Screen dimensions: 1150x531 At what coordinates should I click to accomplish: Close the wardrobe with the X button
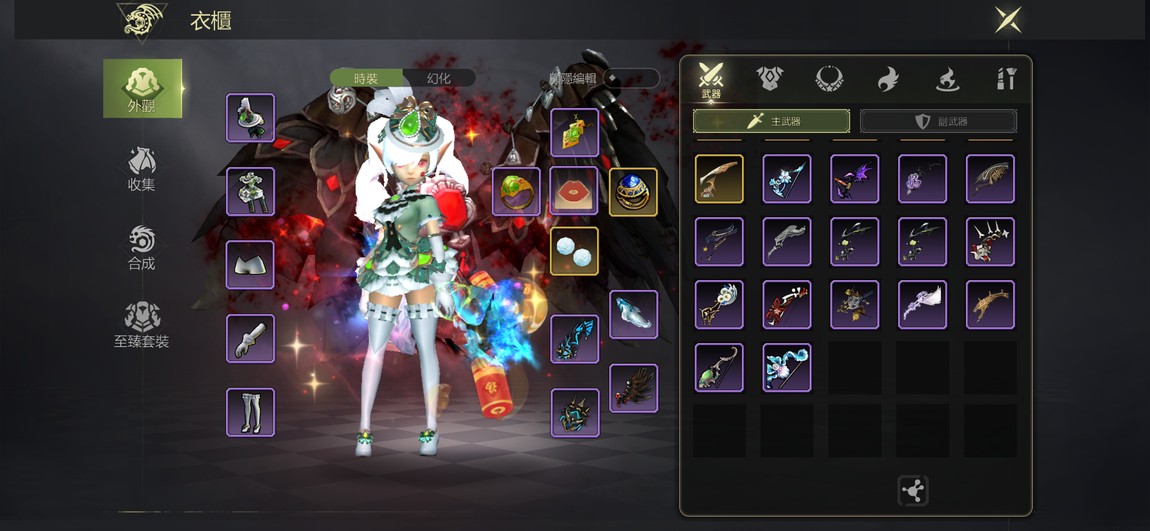point(1007,20)
